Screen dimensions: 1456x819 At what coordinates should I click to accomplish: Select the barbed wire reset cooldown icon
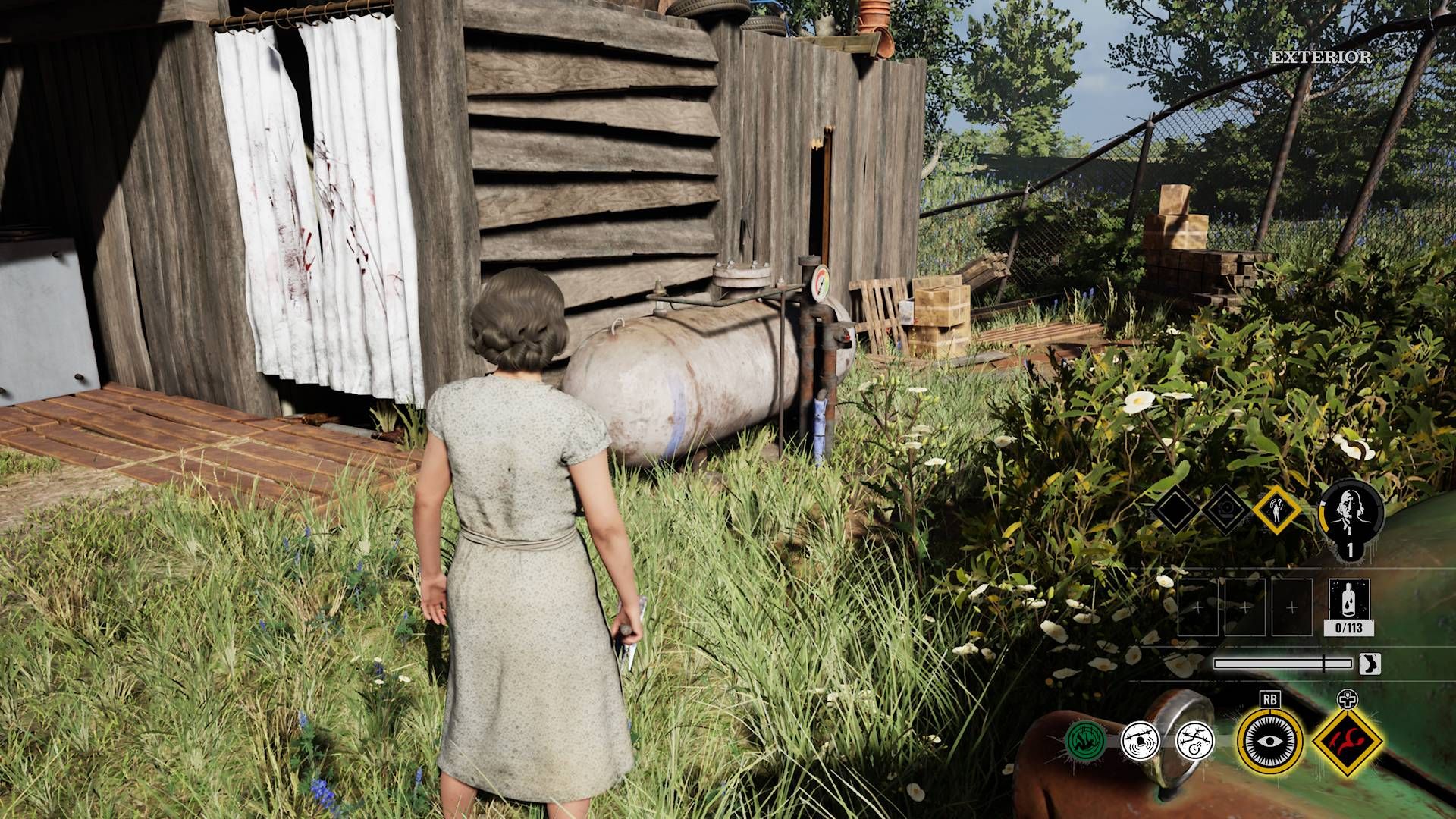tap(1195, 742)
